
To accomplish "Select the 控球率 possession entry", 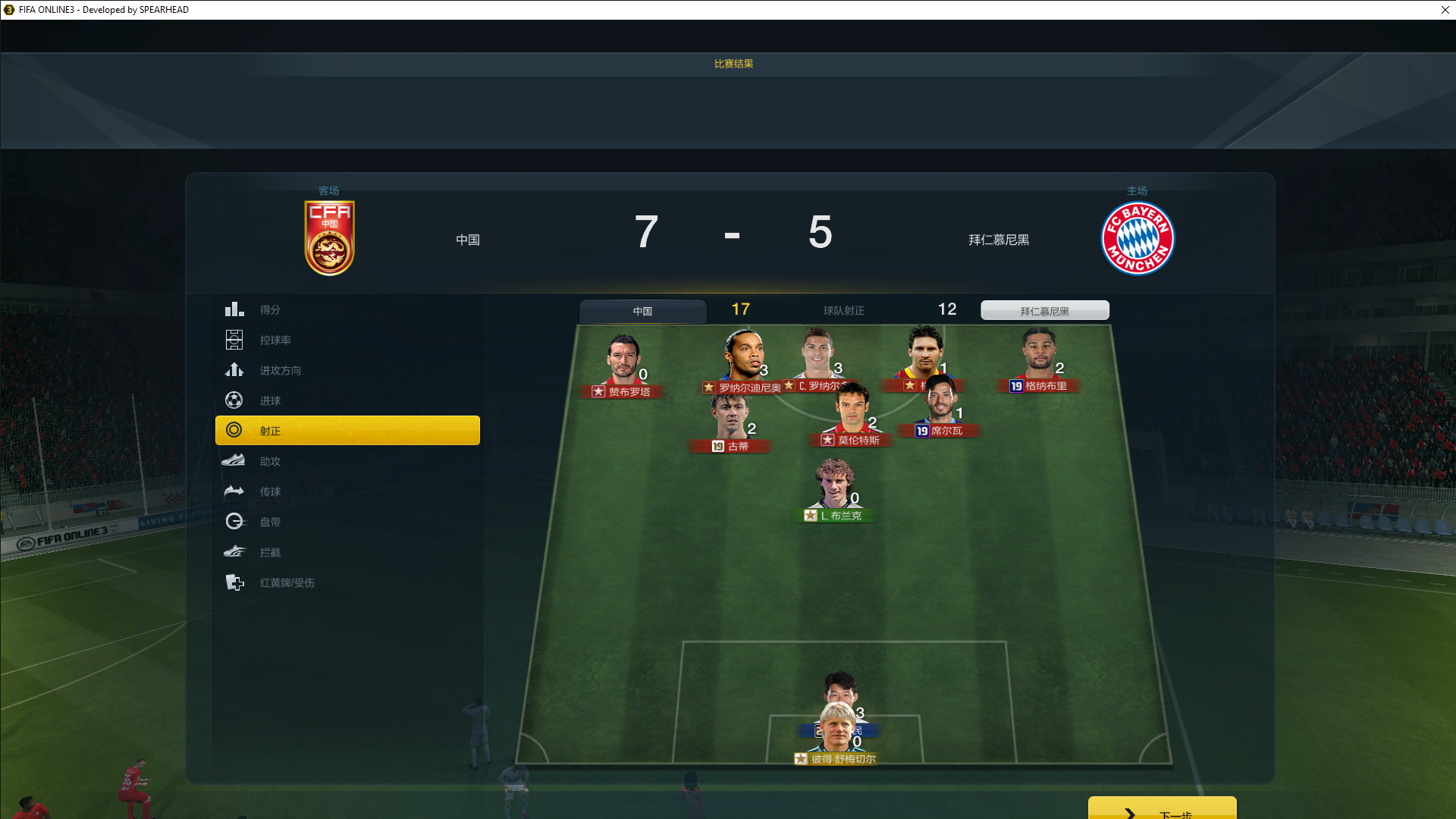I will pyautogui.click(x=275, y=340).
